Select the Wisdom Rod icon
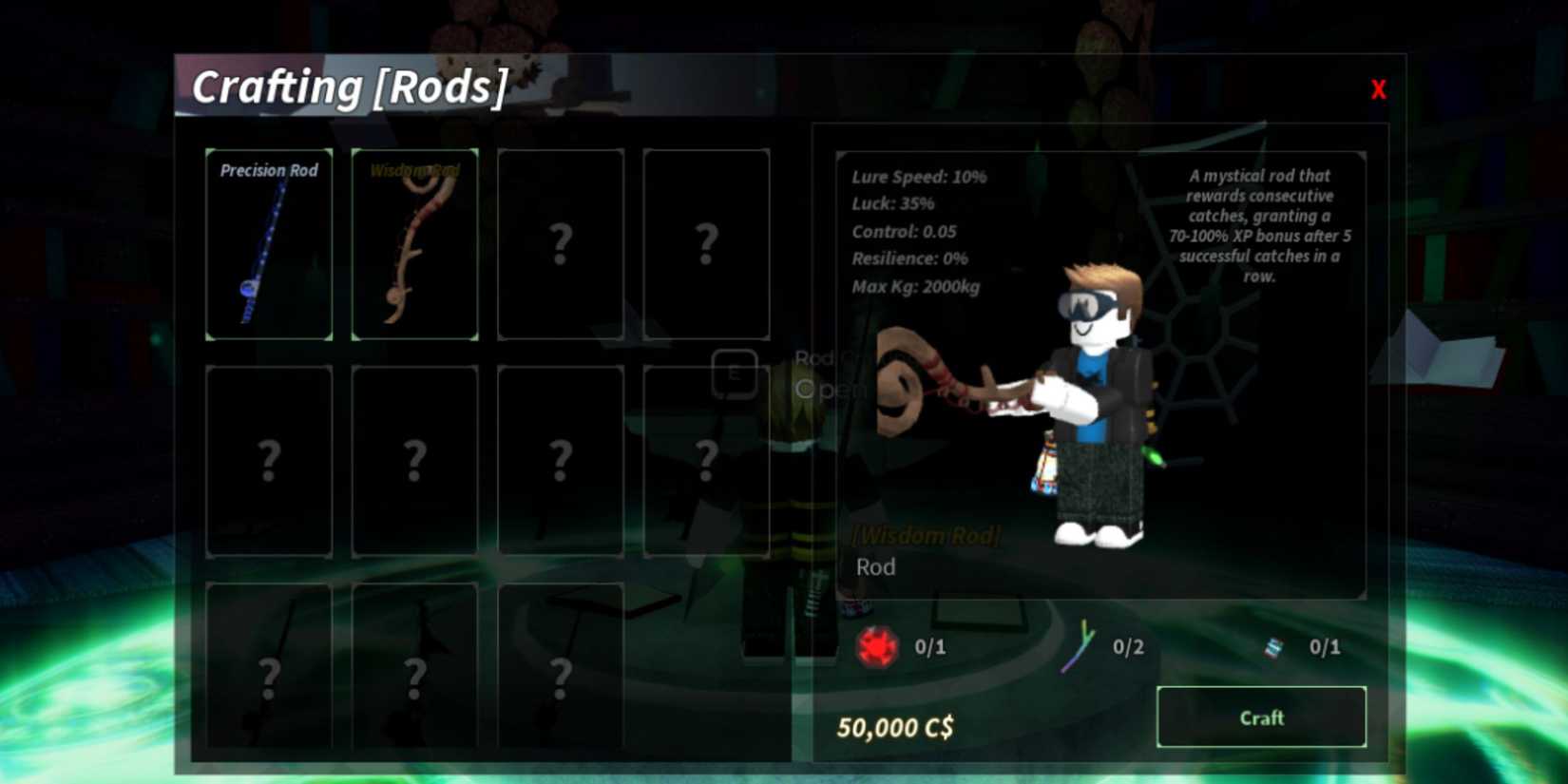 click(x=414, y=244)
